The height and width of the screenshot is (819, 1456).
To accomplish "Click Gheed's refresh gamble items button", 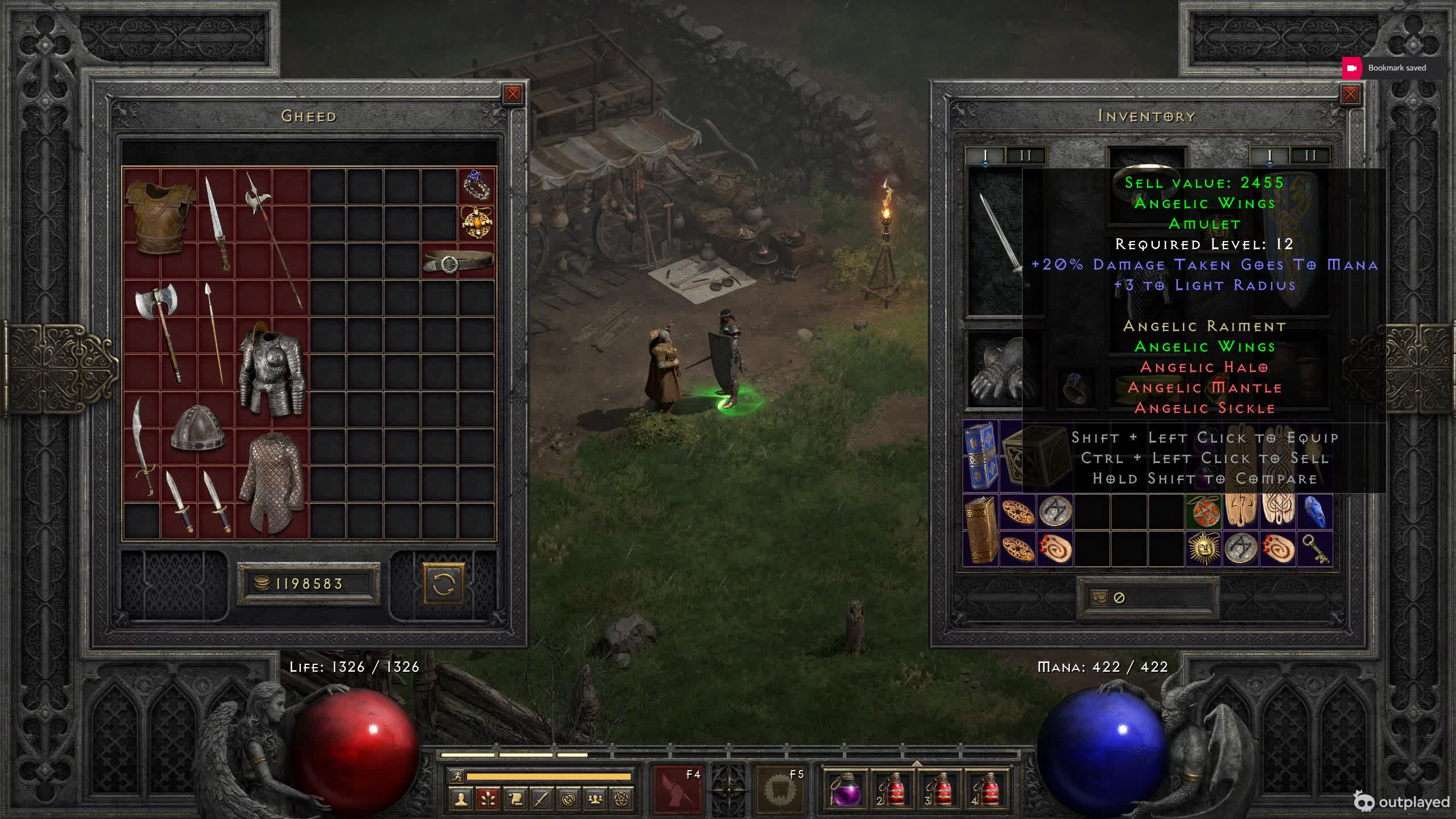I will tap(443, 584).
